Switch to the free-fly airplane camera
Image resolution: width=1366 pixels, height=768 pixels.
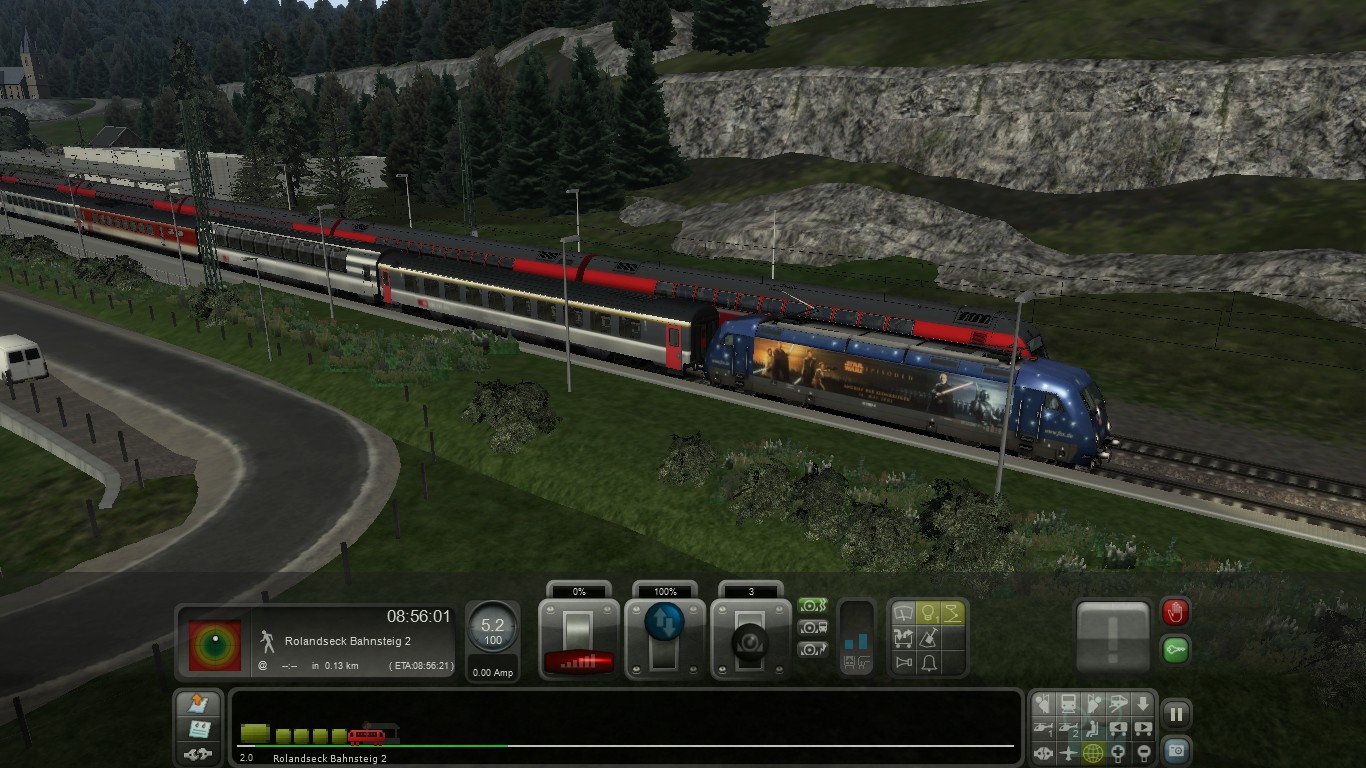(x=1069, y=752)
